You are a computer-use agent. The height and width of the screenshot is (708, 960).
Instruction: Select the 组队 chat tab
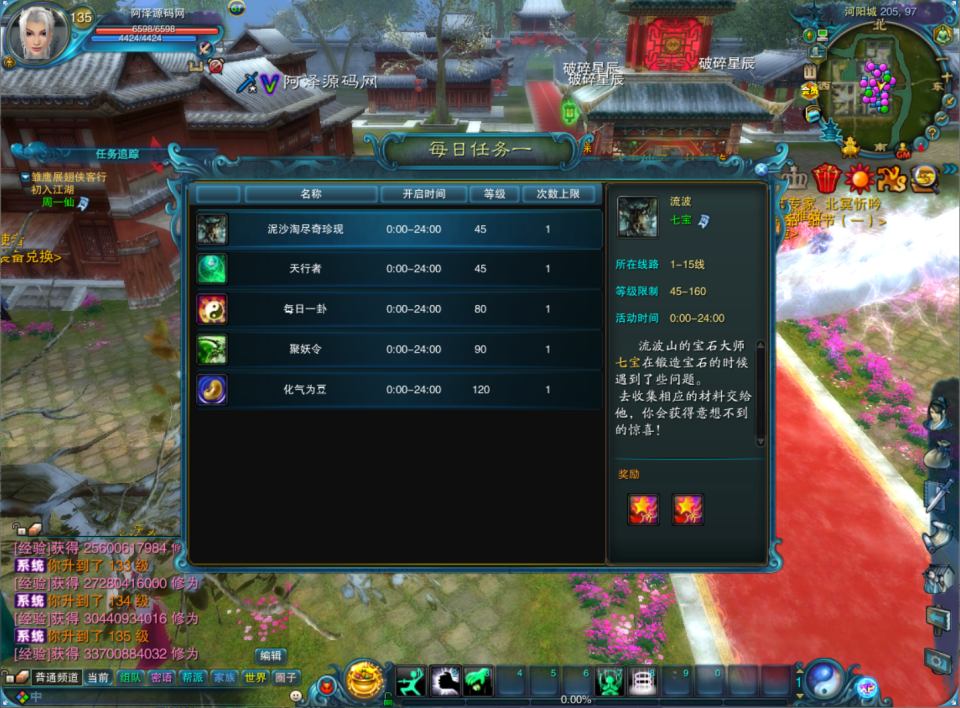click(x=130, y=677)
